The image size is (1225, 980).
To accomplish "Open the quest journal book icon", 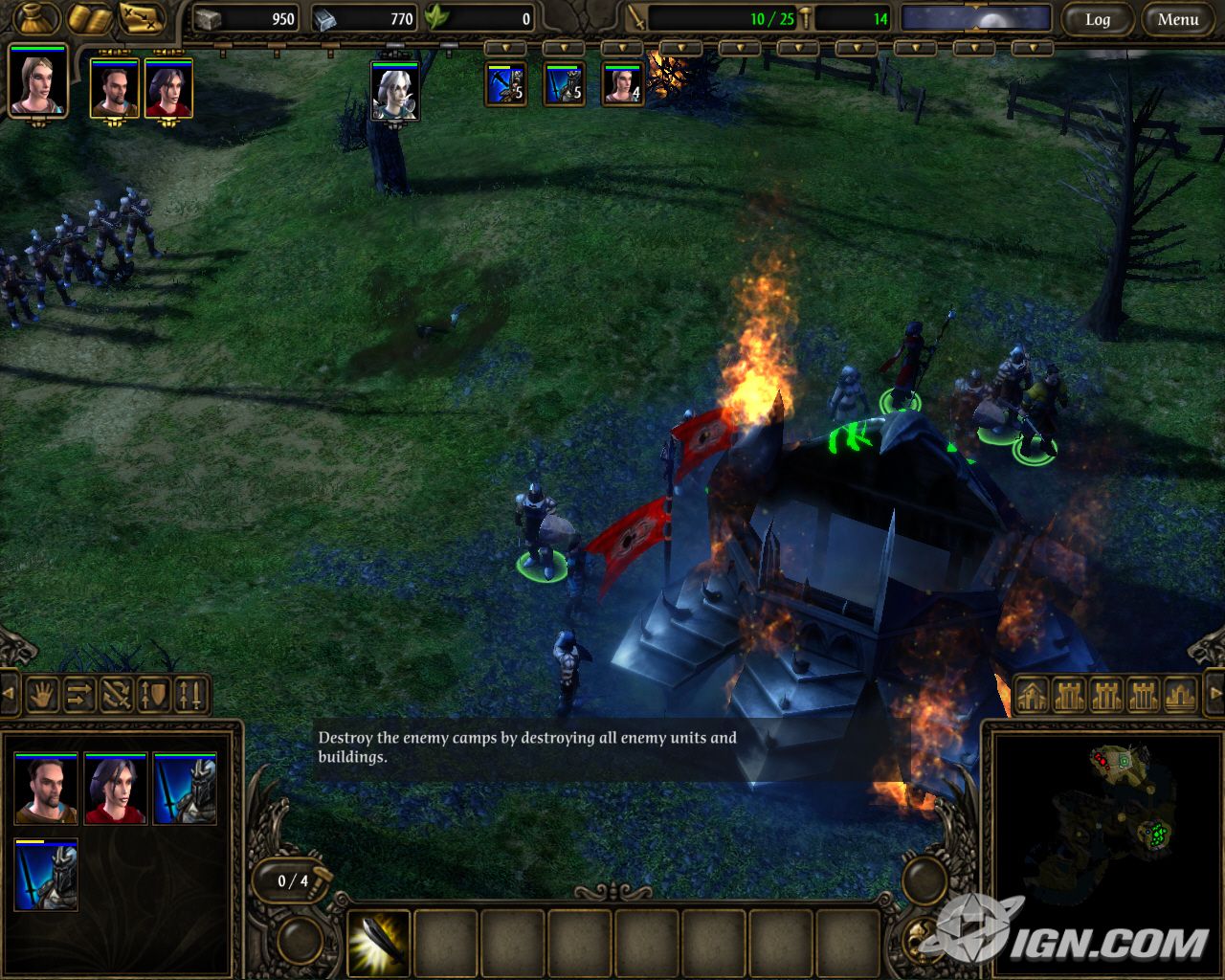I will (91, 17).
